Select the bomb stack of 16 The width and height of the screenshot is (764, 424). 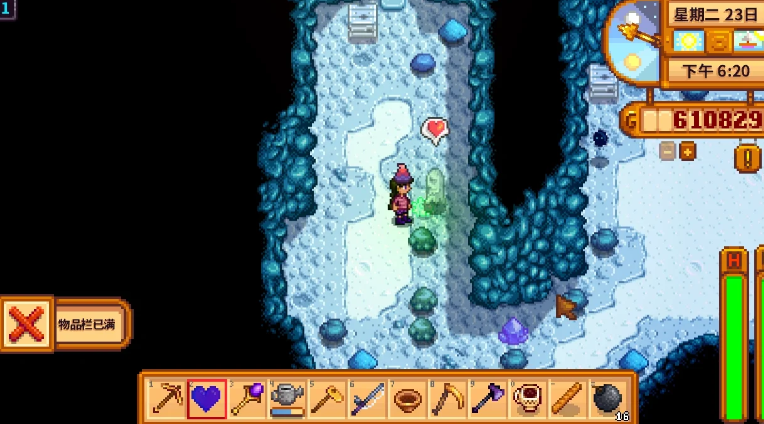click(x=607, y=399)
